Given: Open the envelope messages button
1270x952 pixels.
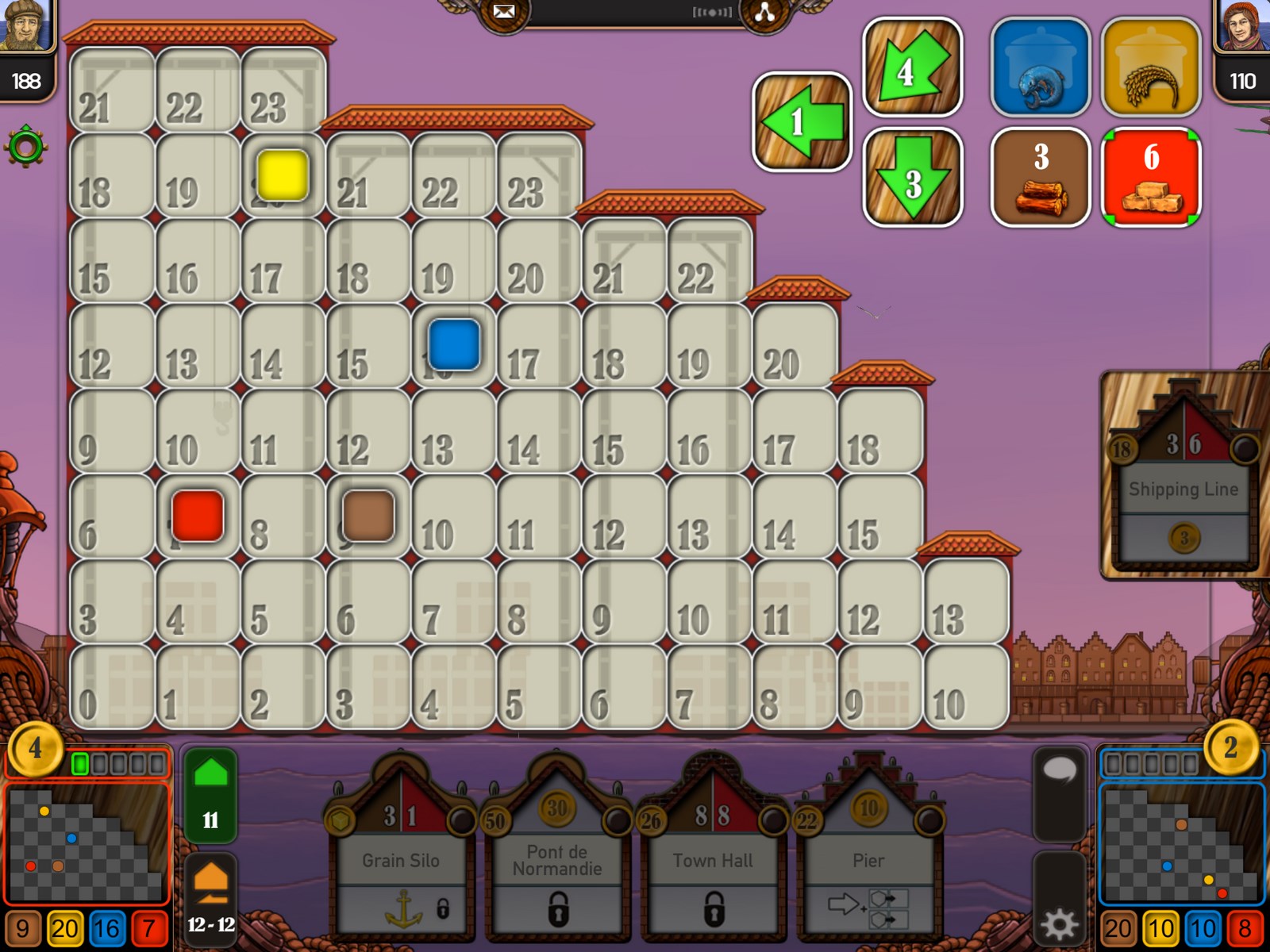Looking at the screenshot, I should (503, 12).
